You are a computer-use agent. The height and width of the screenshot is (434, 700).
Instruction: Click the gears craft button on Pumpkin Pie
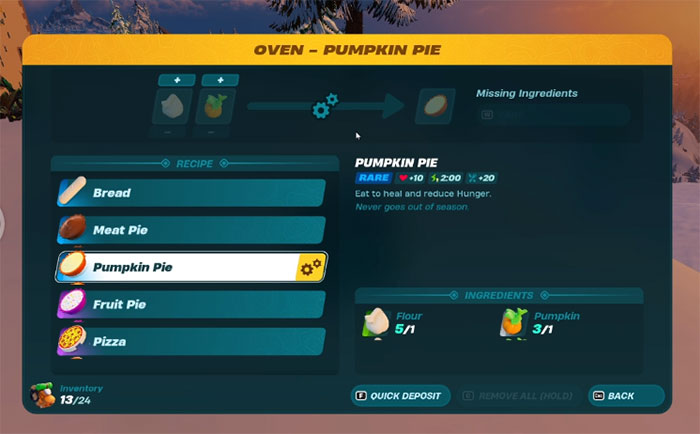coord(311,267)
